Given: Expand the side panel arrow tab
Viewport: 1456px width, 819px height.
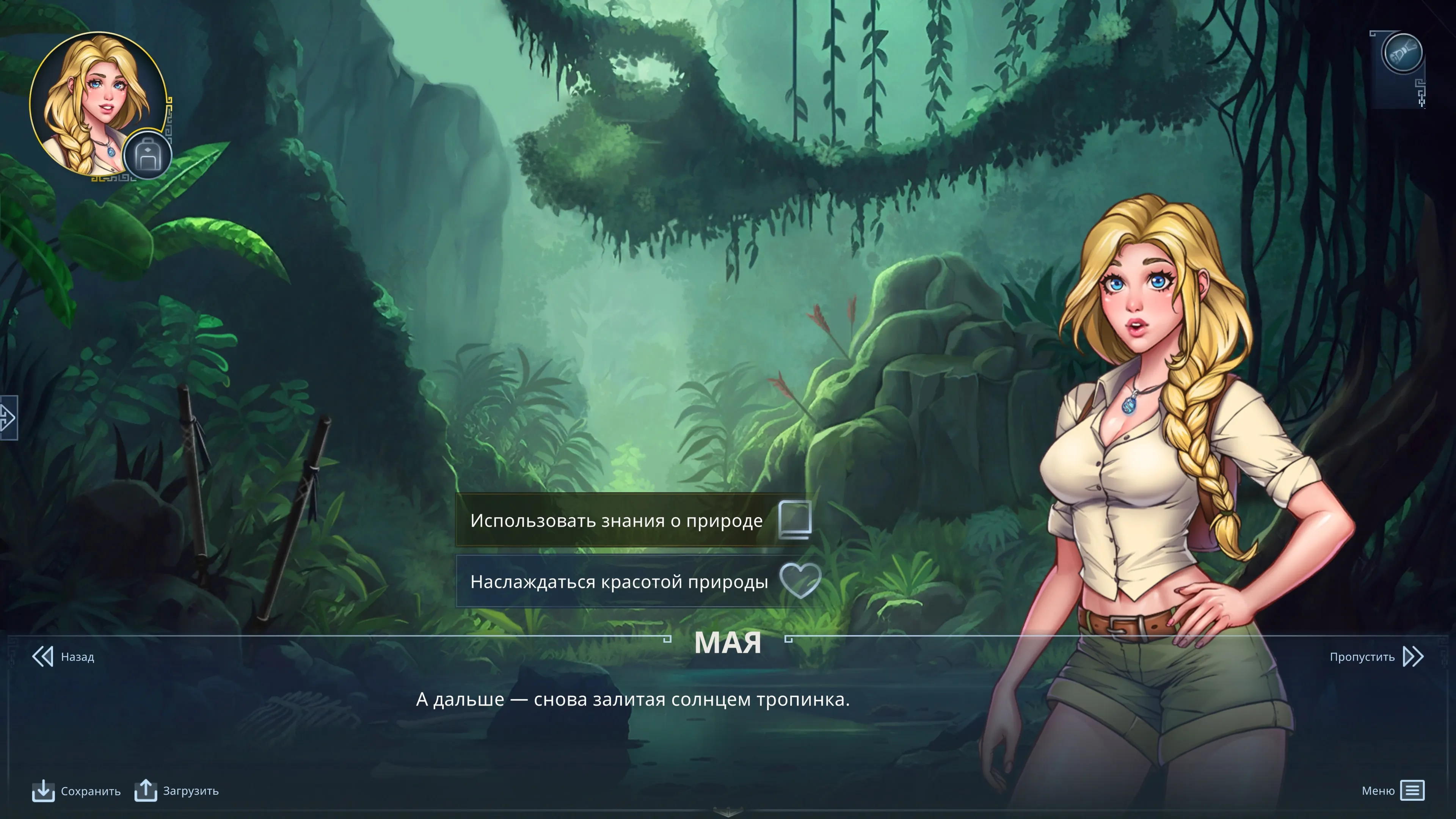Looking at the screenshot, I should [x=8, y=418].
